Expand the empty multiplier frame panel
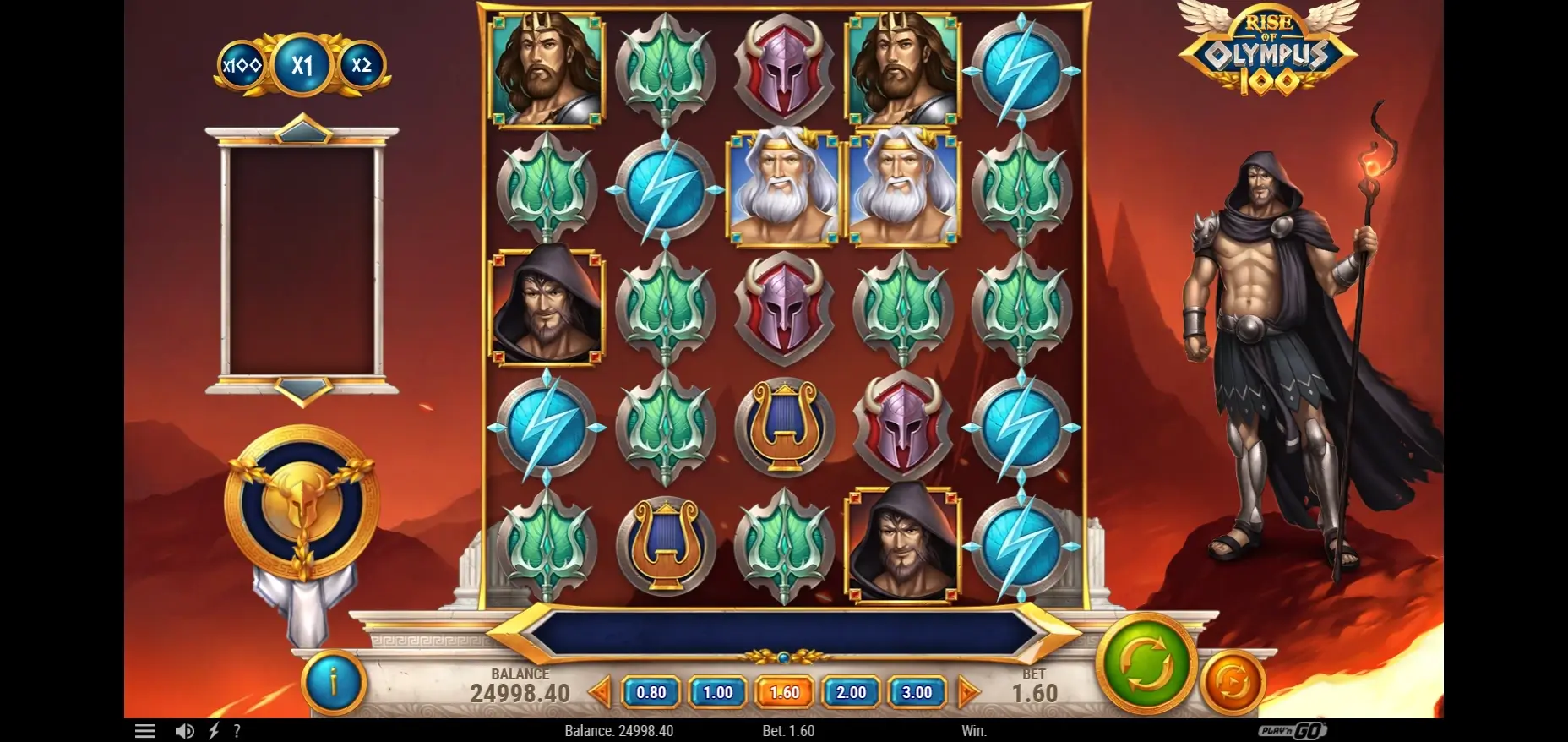1568x742 pixels. tap(304, 262)
